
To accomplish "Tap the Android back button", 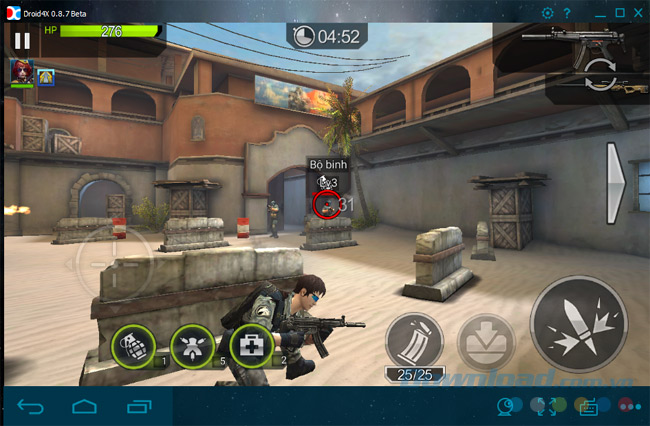I will [31, 407].
